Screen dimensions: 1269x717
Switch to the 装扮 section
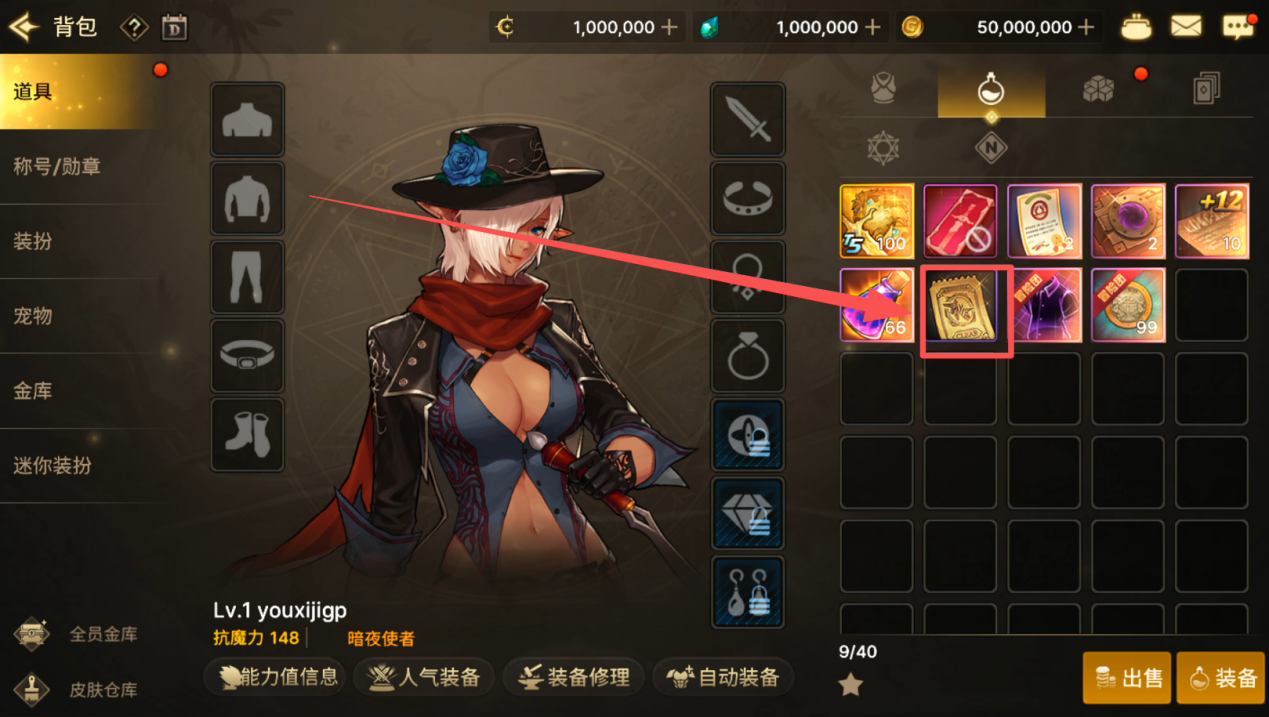coord(33,241)
